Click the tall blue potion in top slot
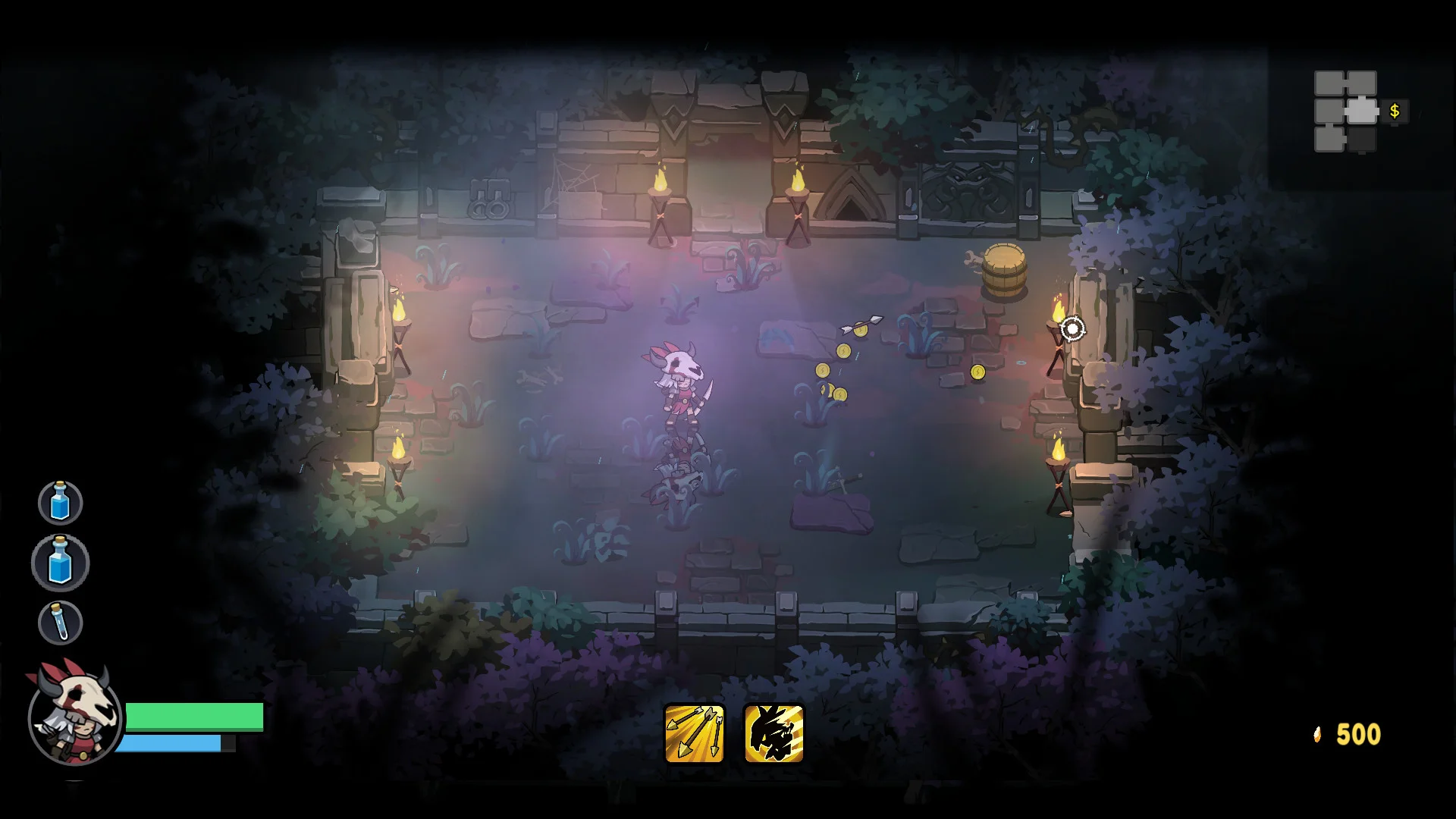The height and width of the screenshot is (819, 1456). (60, 501)
